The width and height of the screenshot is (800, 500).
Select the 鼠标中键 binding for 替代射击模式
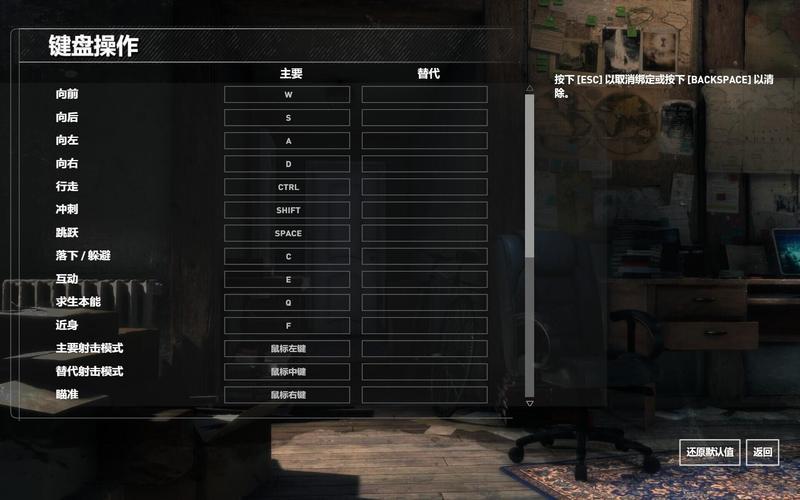coord(287,371)
